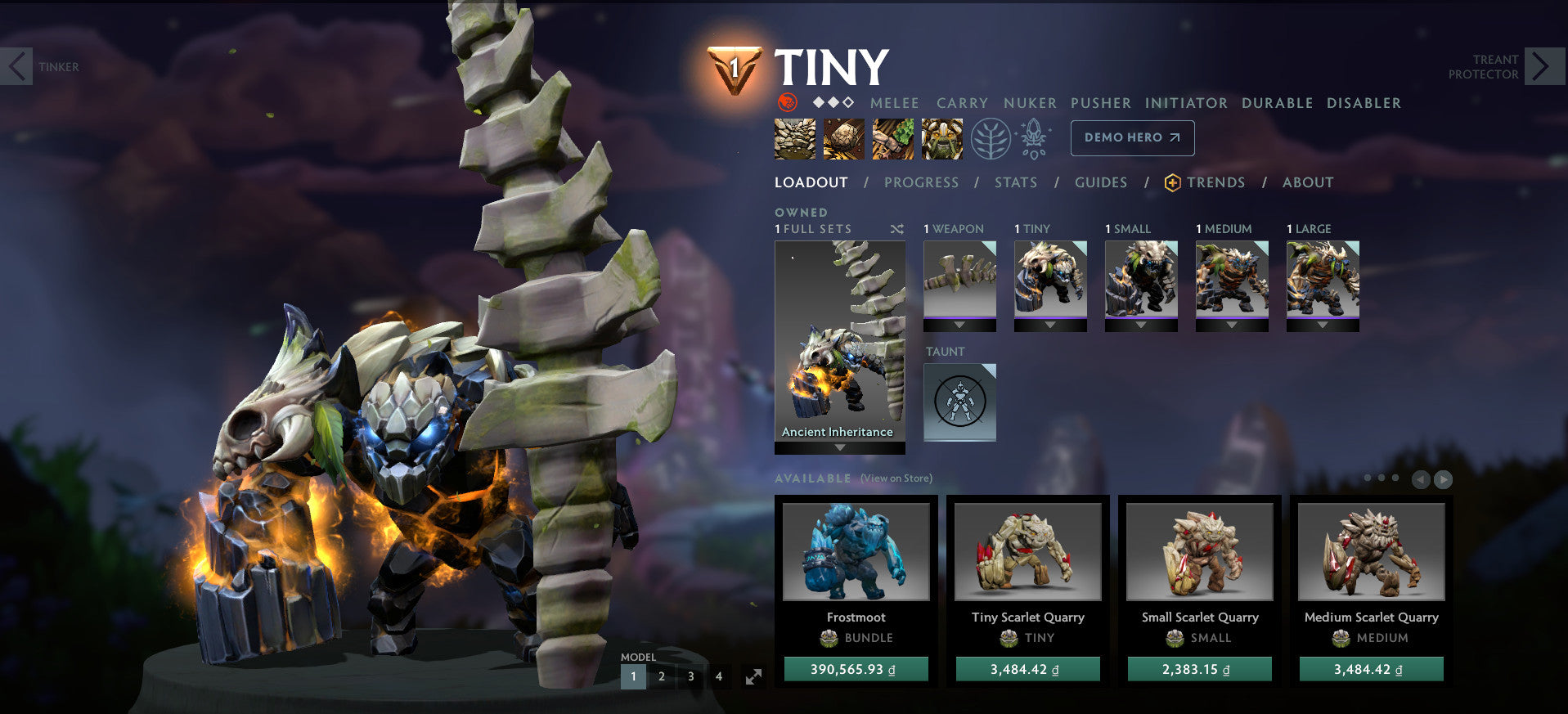Image resolution: width=1568 pixels, height=714 pixels.
Task: Select the Frostmoot bundle thumbnail
Action: click(856, 552)
